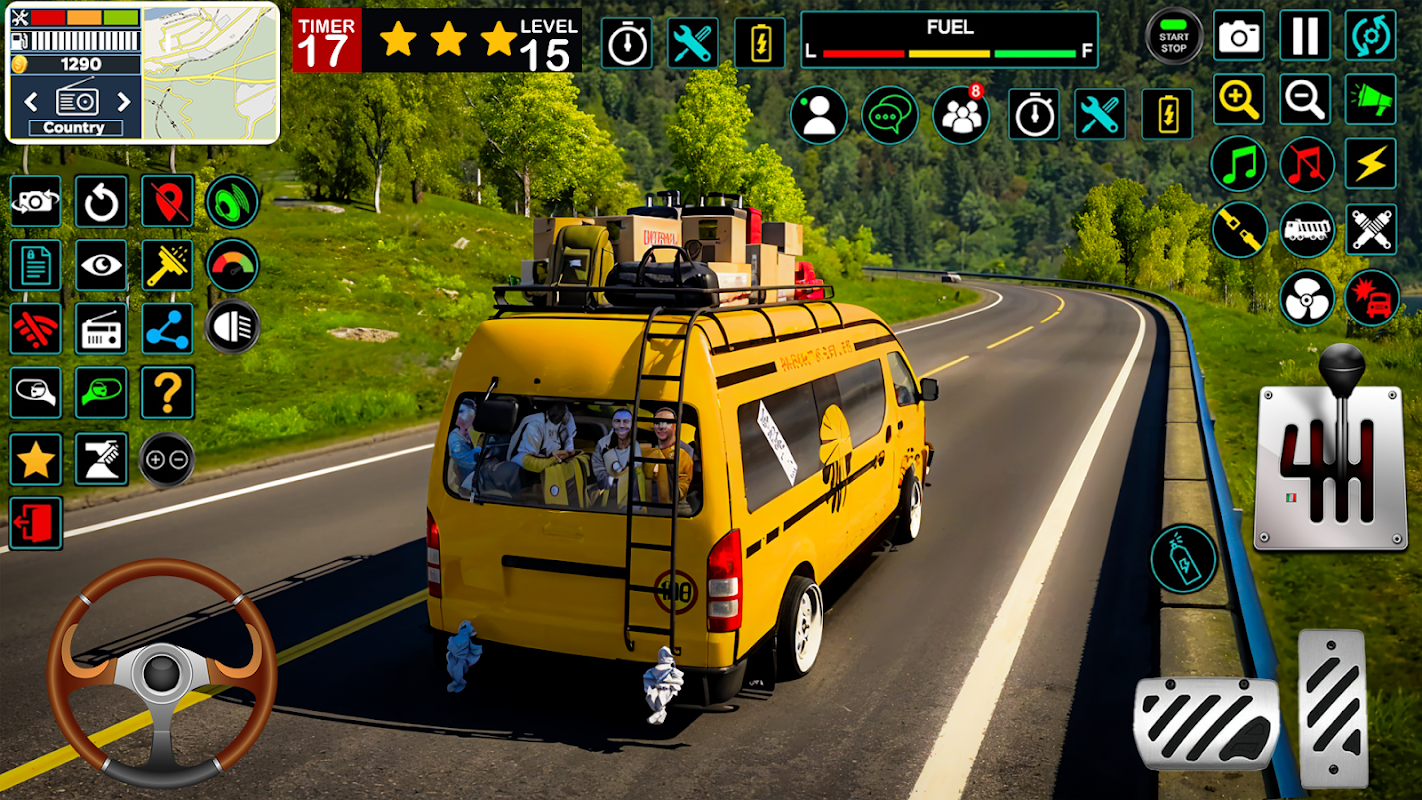Sound the megaphone horn
Viewport: 1422px width, 800px height.
pos(1370,99)
